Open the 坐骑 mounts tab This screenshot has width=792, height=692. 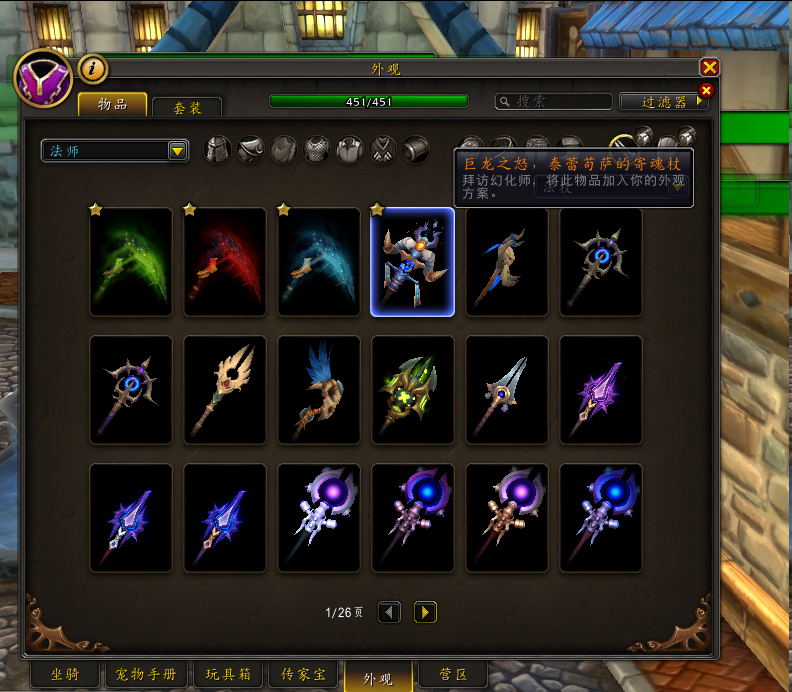tap(64, 676)
